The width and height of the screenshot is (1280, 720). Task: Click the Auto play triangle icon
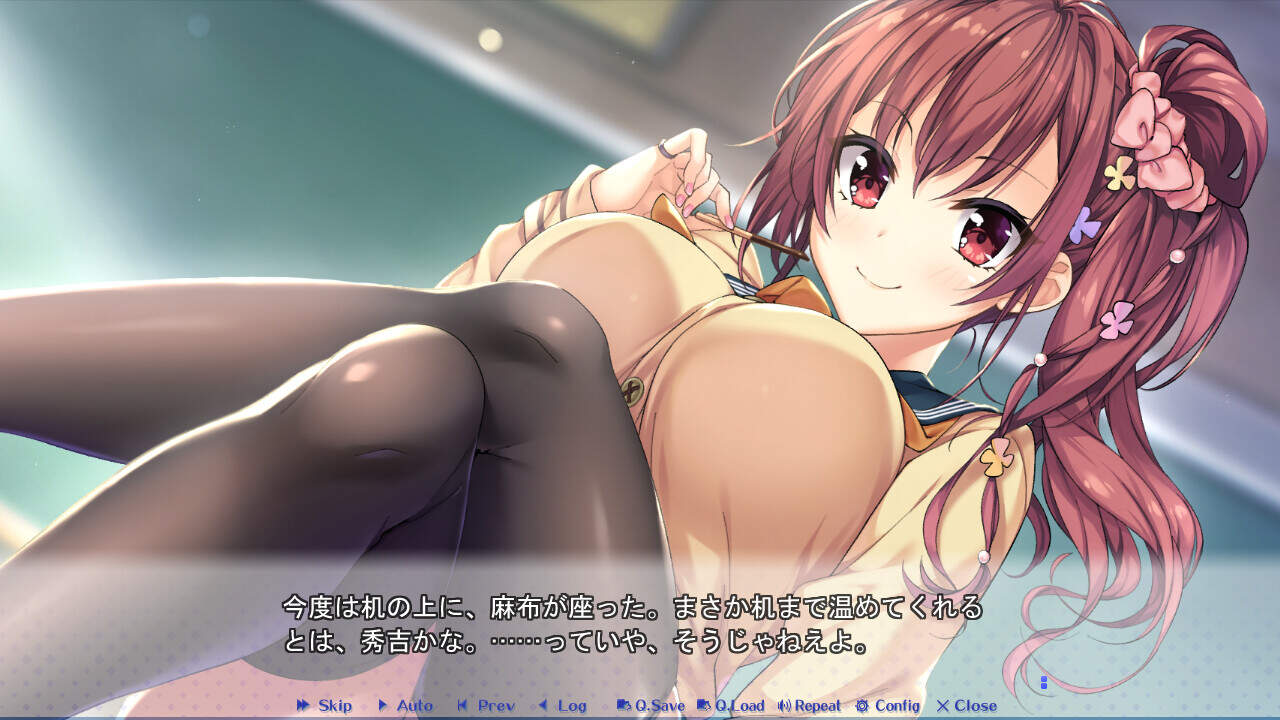coord(383,706)
